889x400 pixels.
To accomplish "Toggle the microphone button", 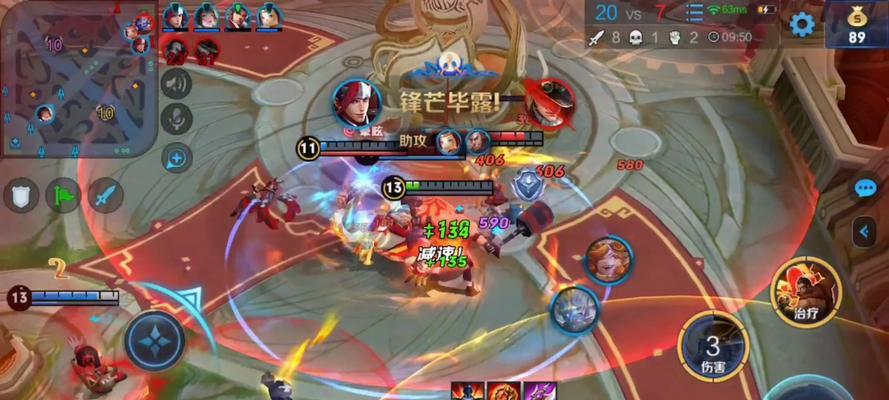I will pos(176,120).
